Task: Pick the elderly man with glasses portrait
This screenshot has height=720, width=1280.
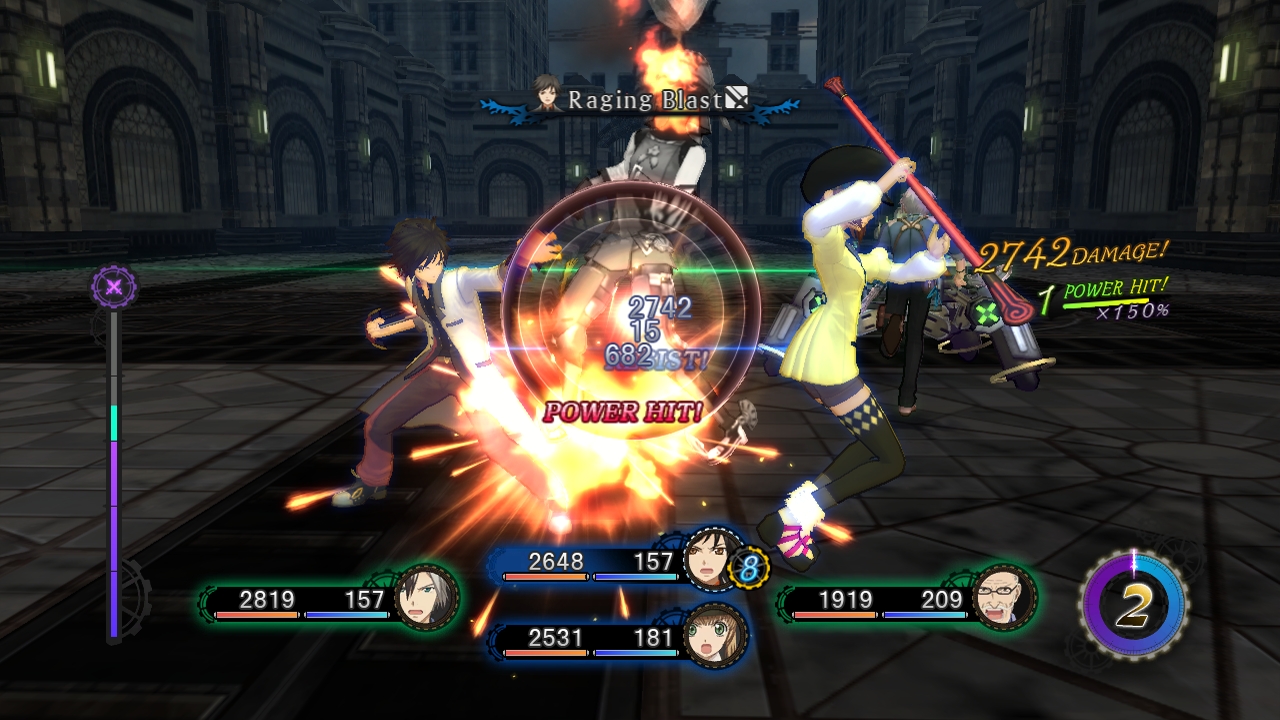Action: [x=1003, y=597]
